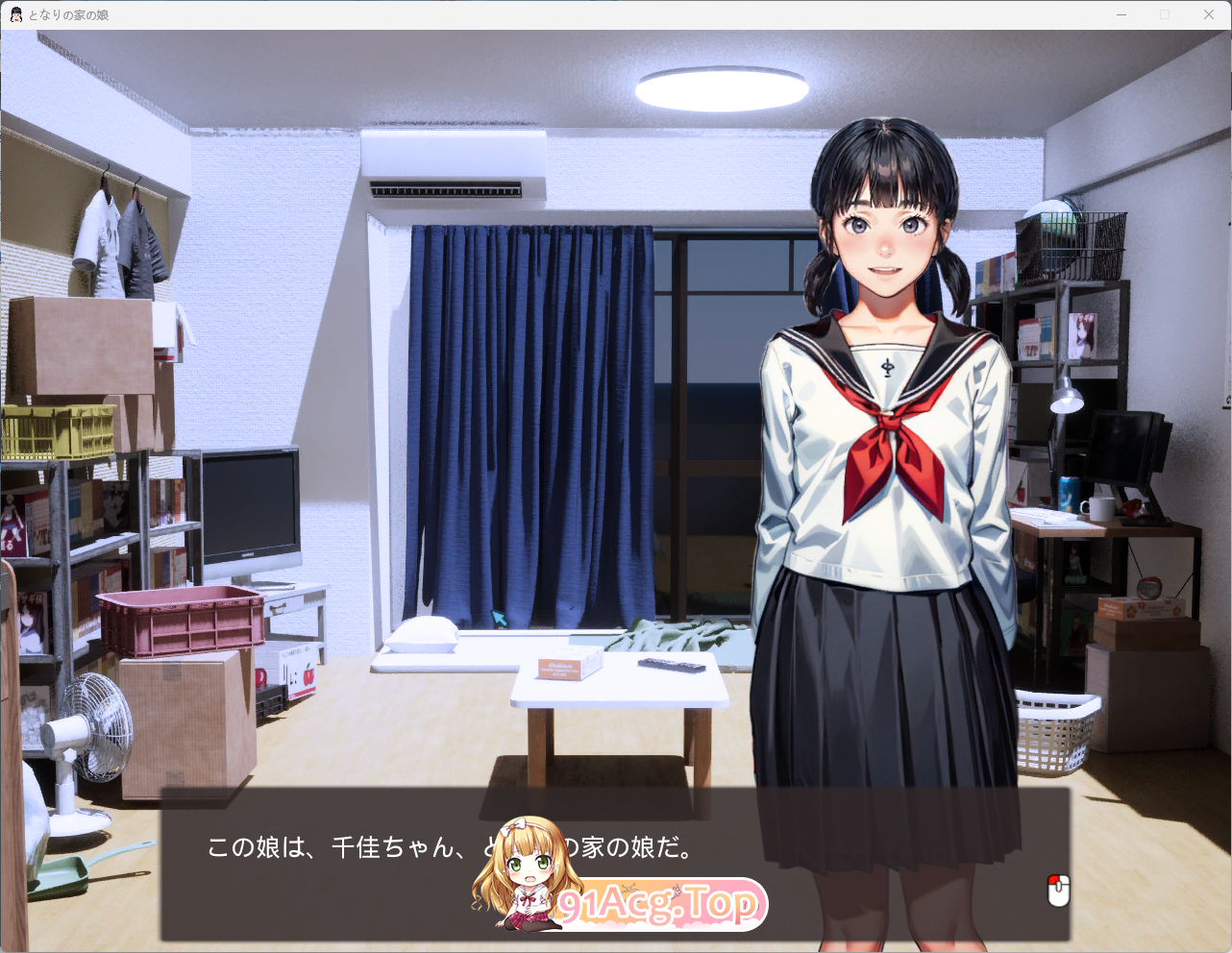Click the ceiling light
The width and height of the screenshot is (1232, 953).
coord(721,86)
